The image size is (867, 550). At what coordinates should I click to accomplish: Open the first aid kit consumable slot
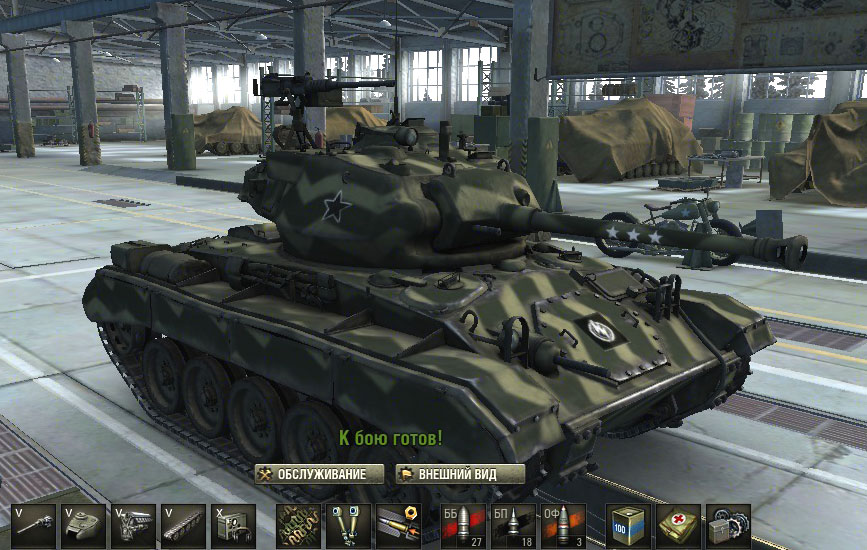pyautogui.click(x=679, y=525)
